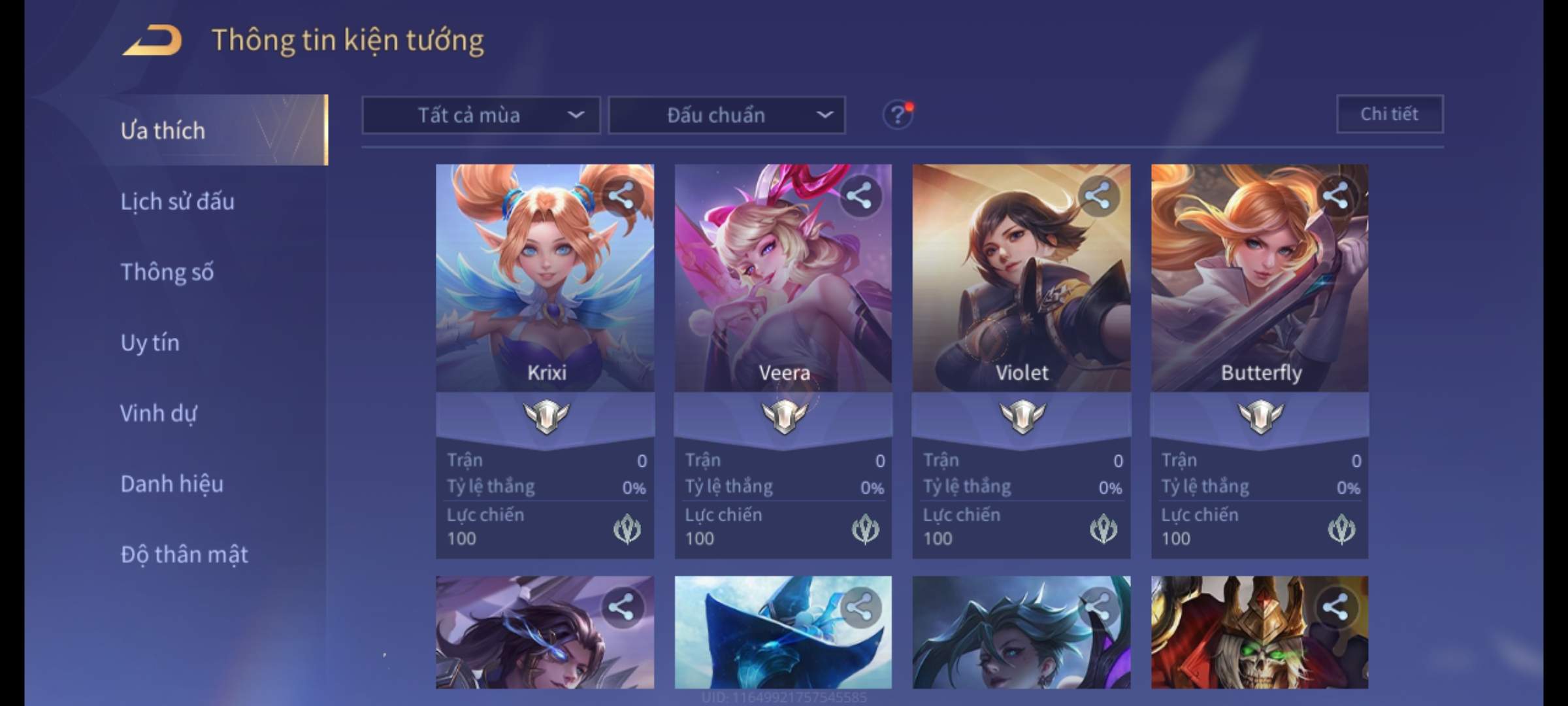Share the Butterfly hero card
Screen dimensions: 1568x706
pos(1335,195)
